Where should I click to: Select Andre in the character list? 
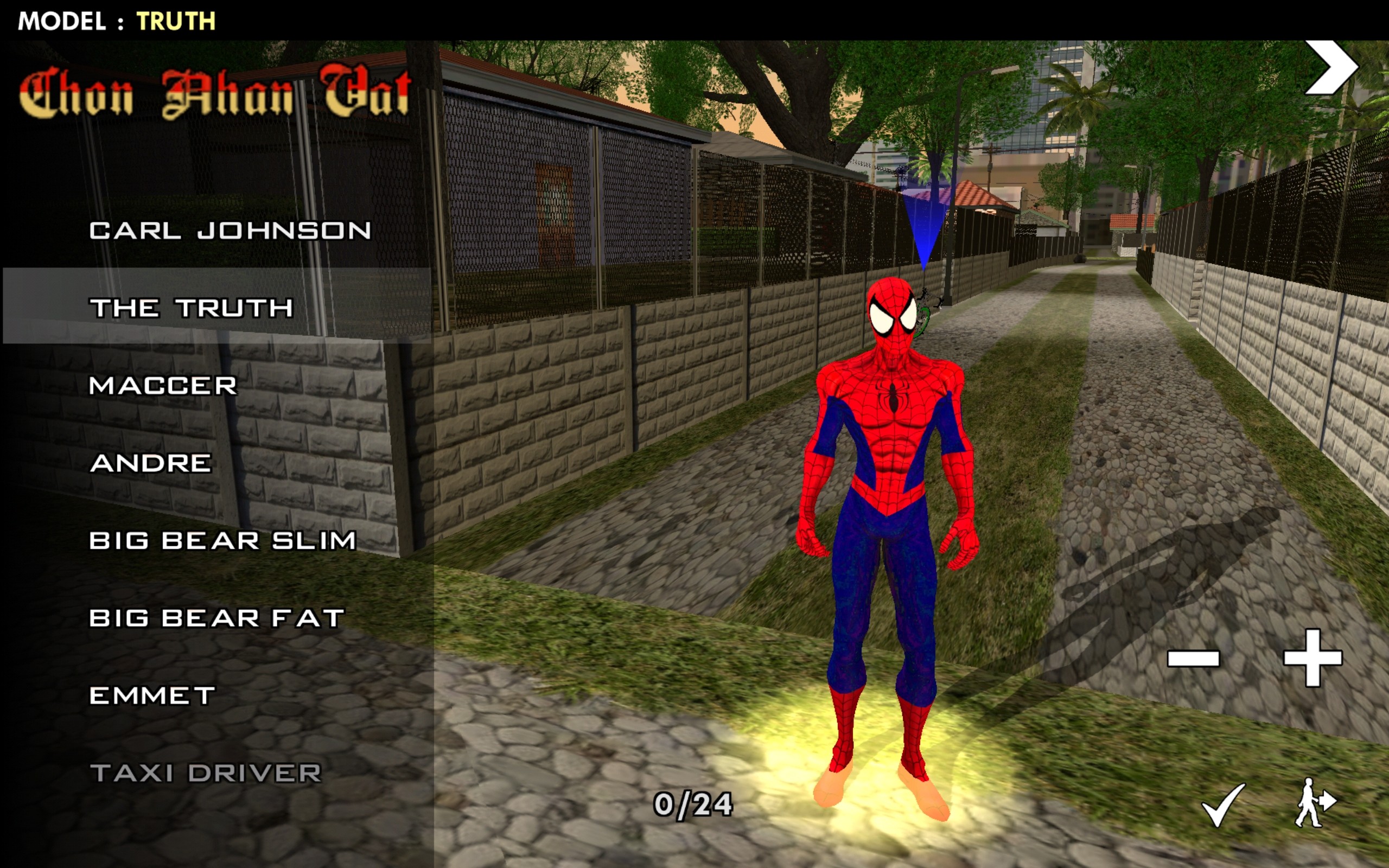tap(151, 463)
